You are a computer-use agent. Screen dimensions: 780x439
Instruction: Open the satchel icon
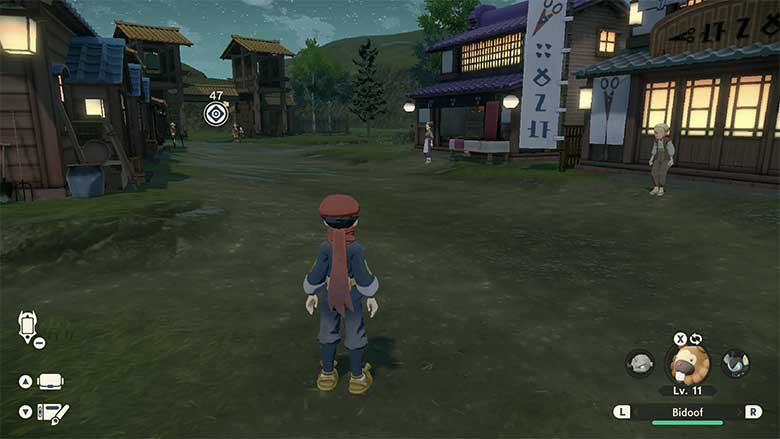[49, 381]
